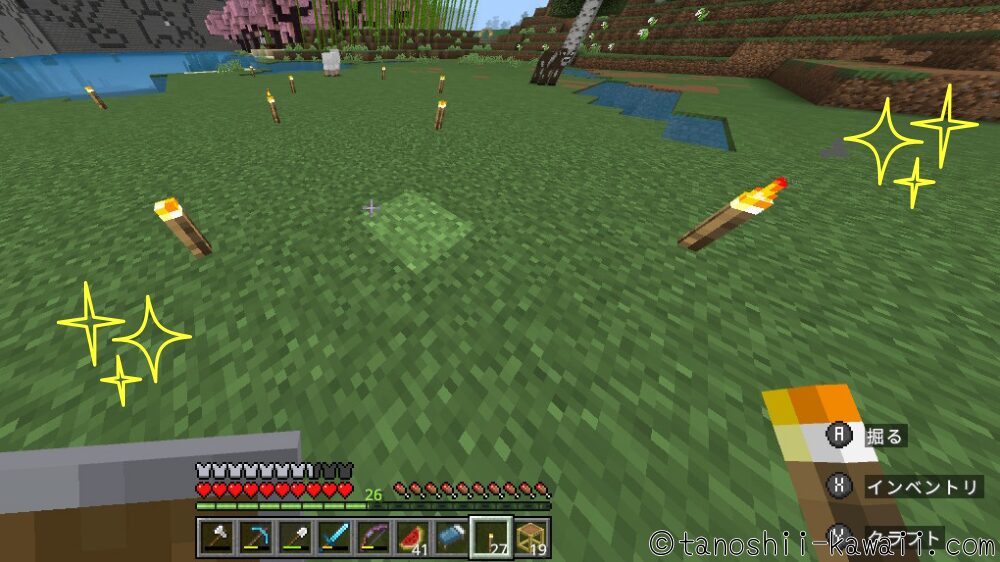
Task: Pick the watermelon slice slot
Action: (x=412, y=538)
